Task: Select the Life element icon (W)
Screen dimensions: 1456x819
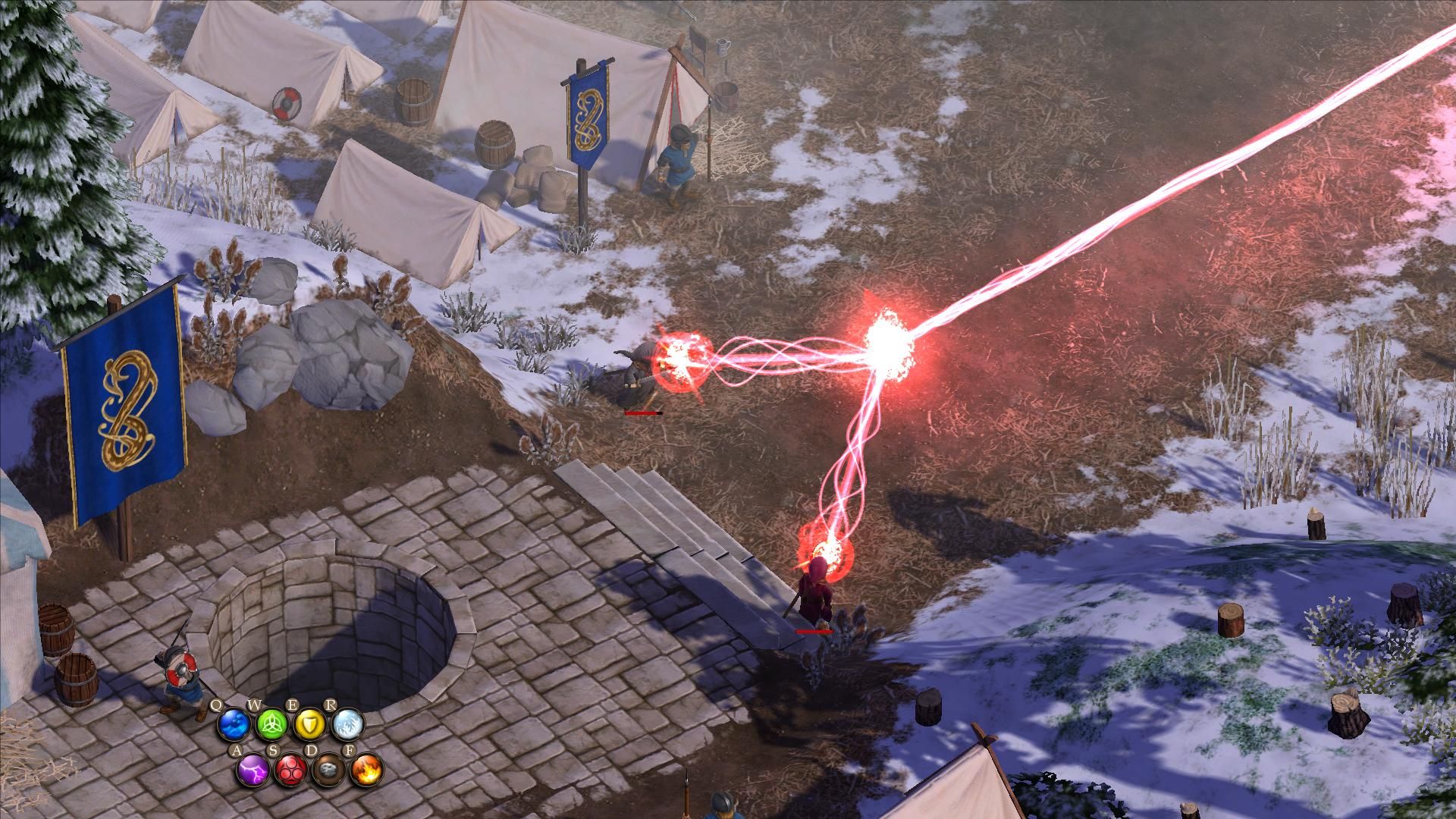Action: point(271,724)
